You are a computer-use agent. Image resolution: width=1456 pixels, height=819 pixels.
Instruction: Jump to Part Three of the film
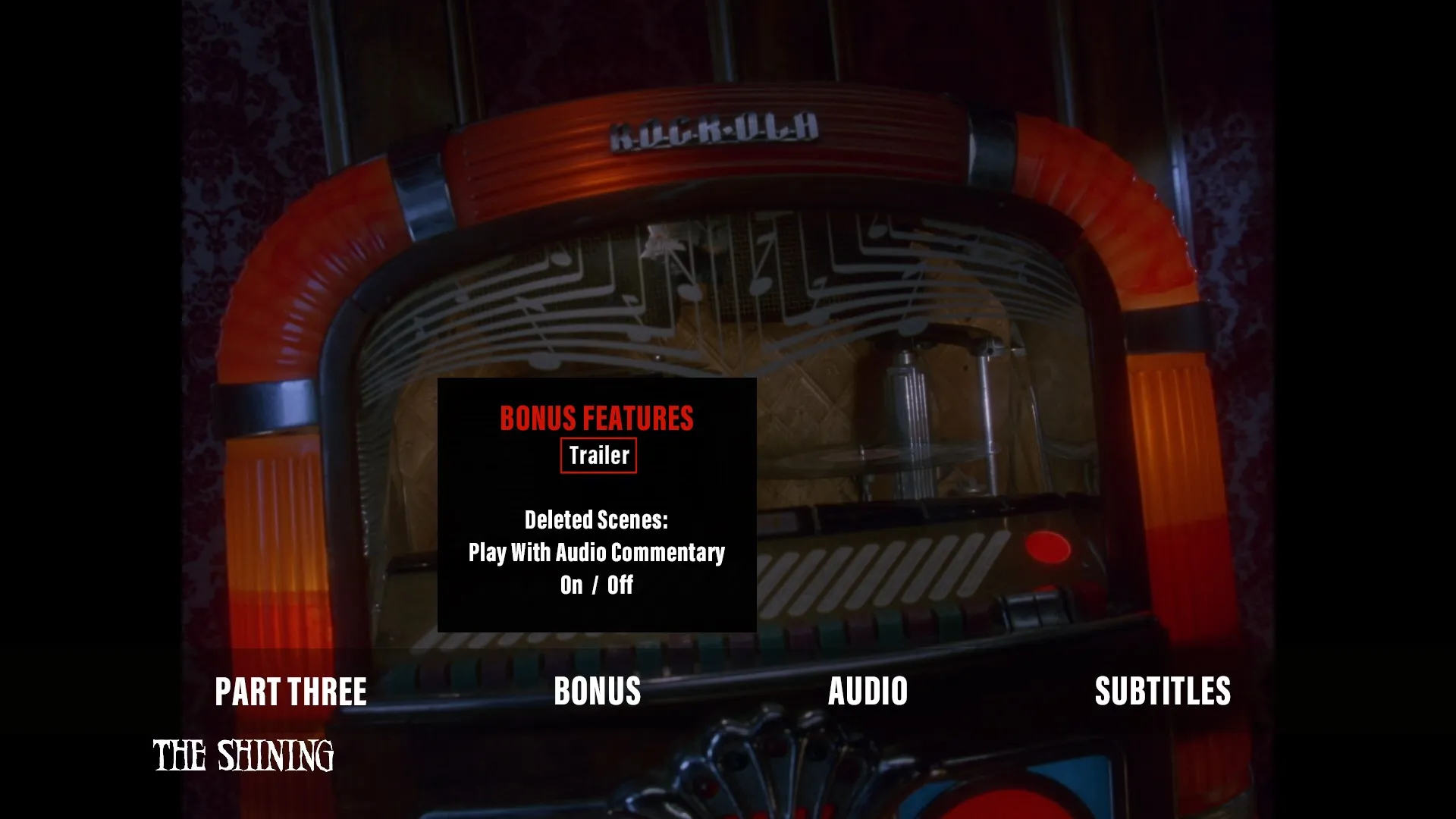pos(291,691)
